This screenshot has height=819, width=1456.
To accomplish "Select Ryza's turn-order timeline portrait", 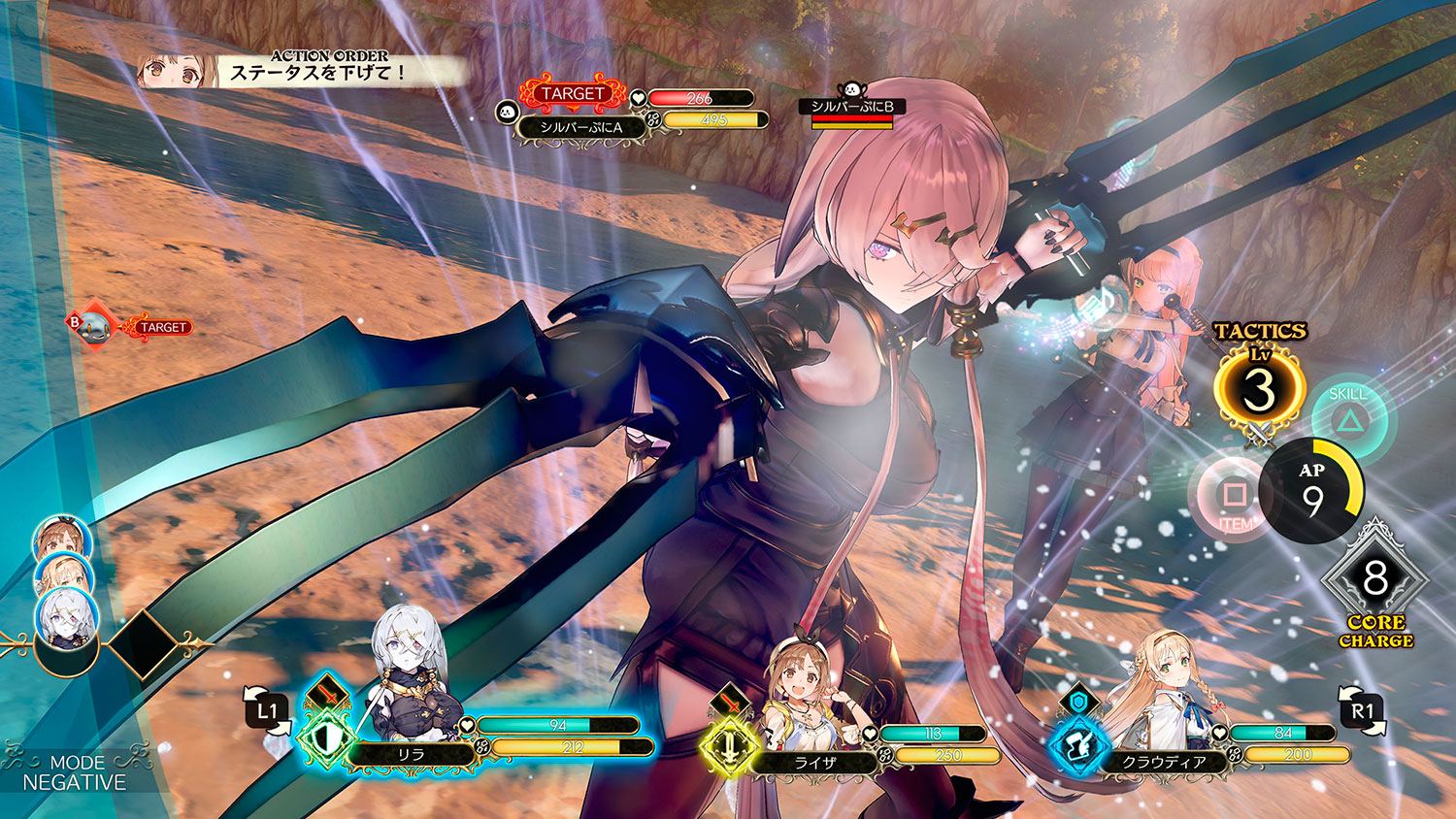I will click(61, 538).
